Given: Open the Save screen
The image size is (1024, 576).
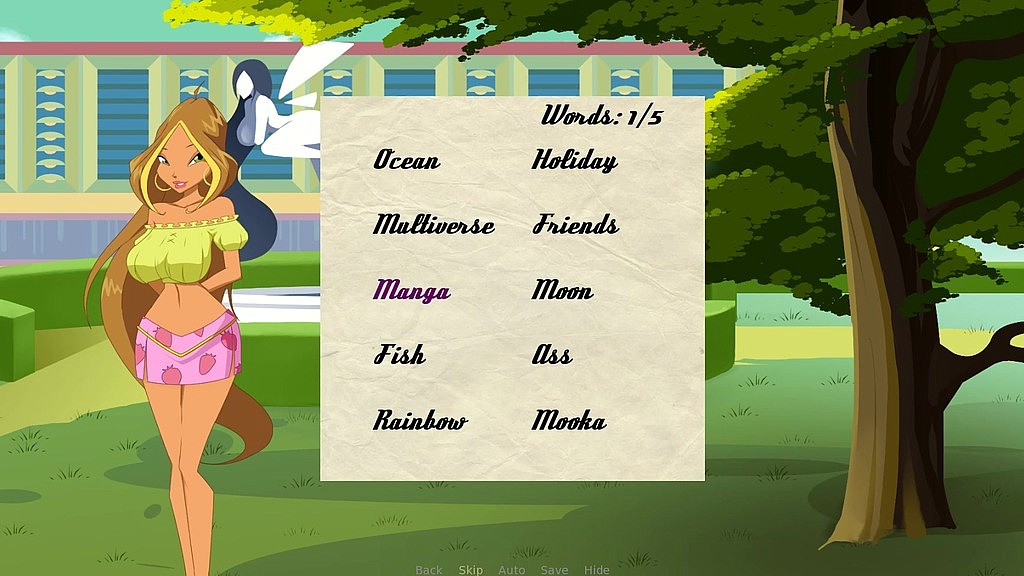Looking at the screenshot, I should pos(554,570).
